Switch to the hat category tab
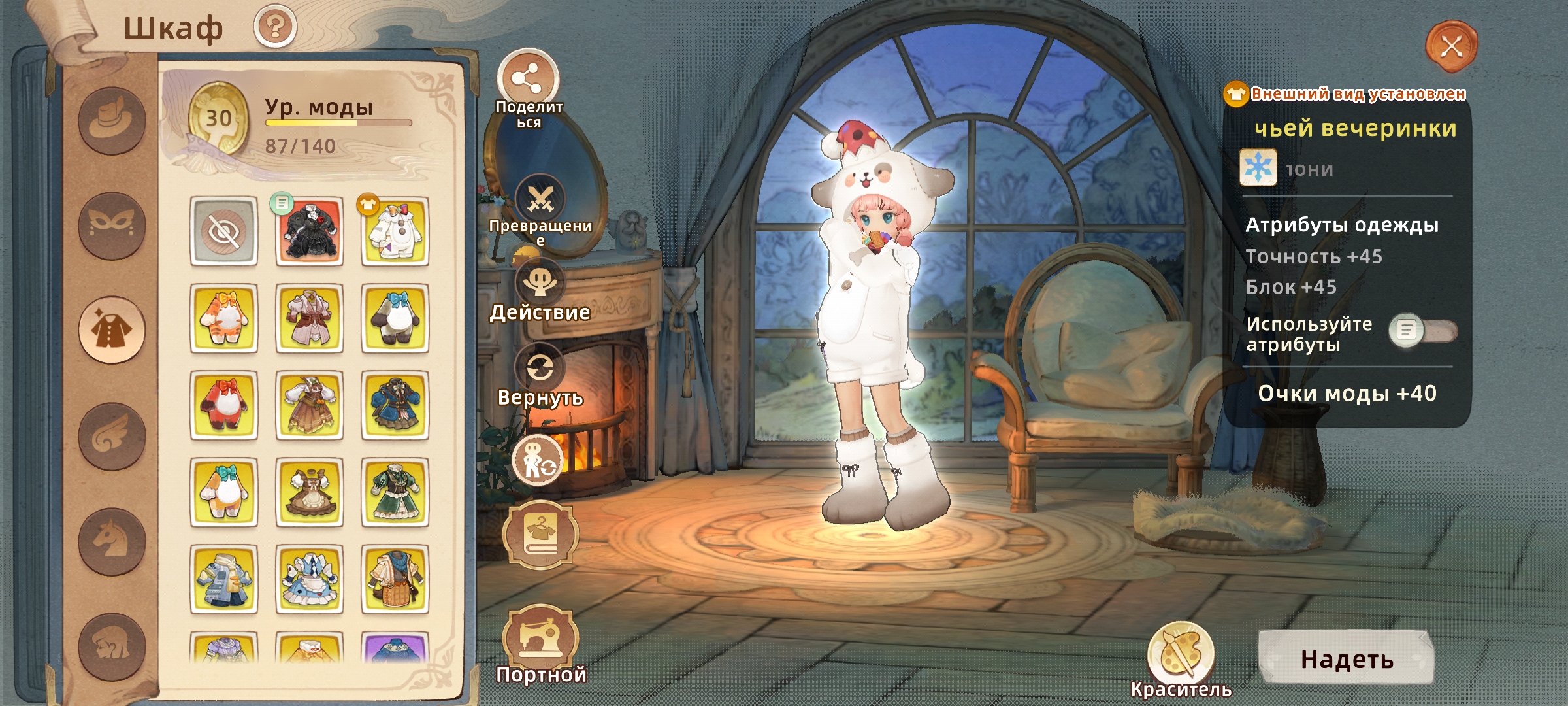The height and width of the screenshot is (706, 1568). [112, 121]
